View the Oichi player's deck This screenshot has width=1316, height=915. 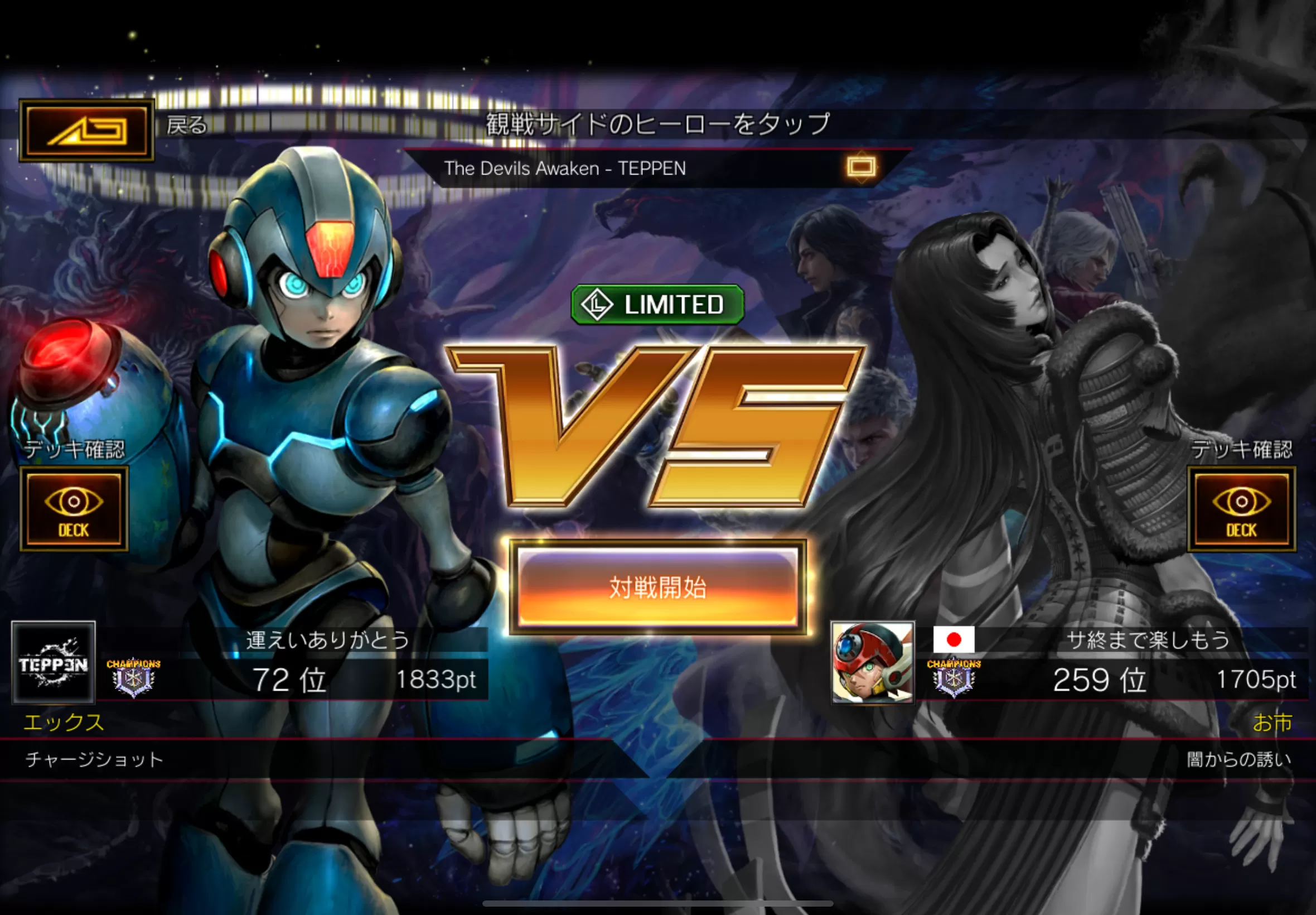coord(1241,509)
